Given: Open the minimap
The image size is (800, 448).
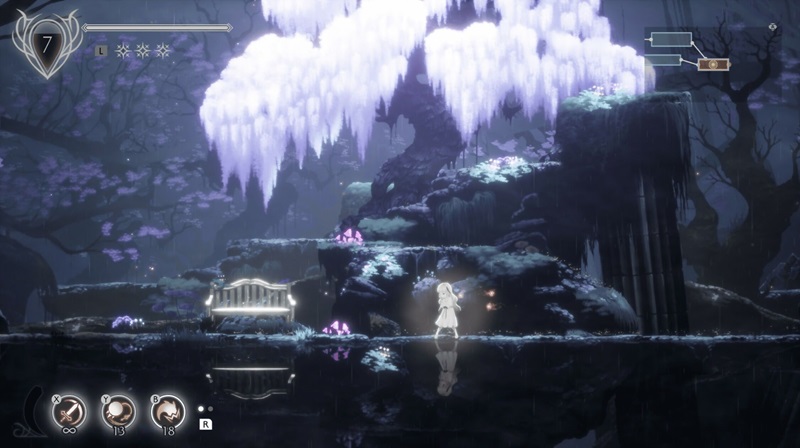Looking at the screenshot, I should point(689,52).
